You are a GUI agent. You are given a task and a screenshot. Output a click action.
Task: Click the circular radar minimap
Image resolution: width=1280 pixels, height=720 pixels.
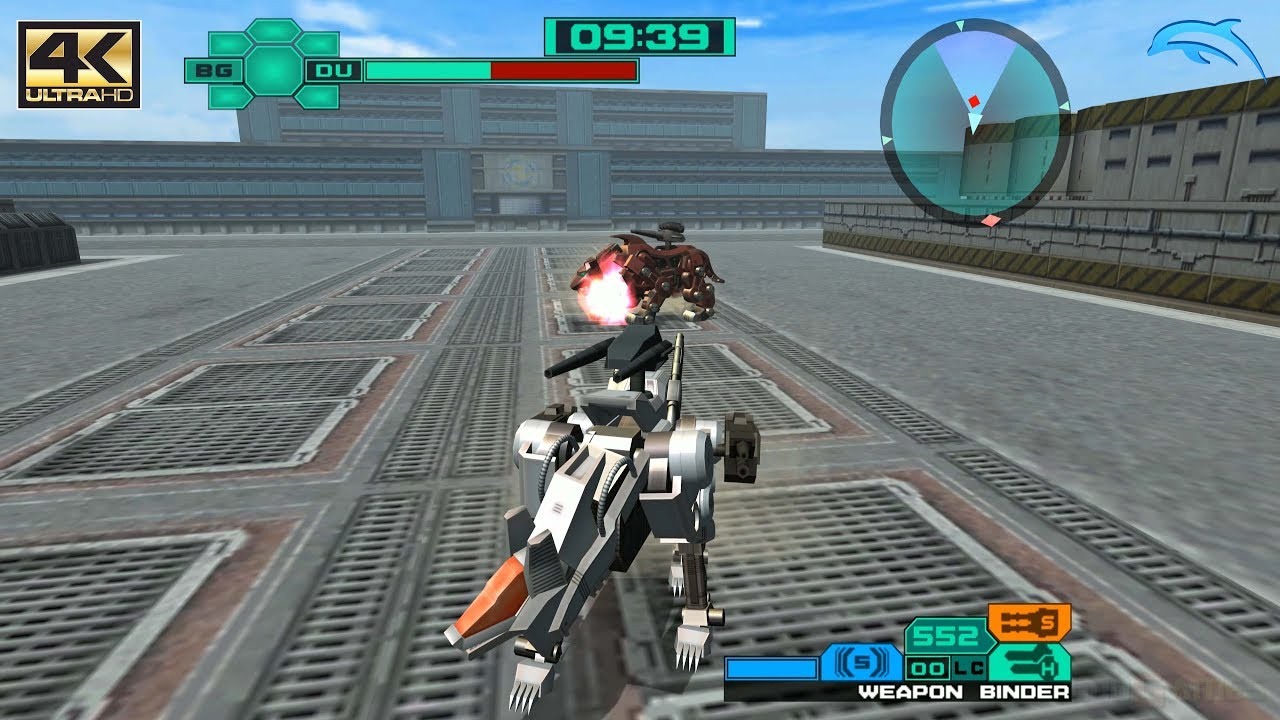coord(974,119)
